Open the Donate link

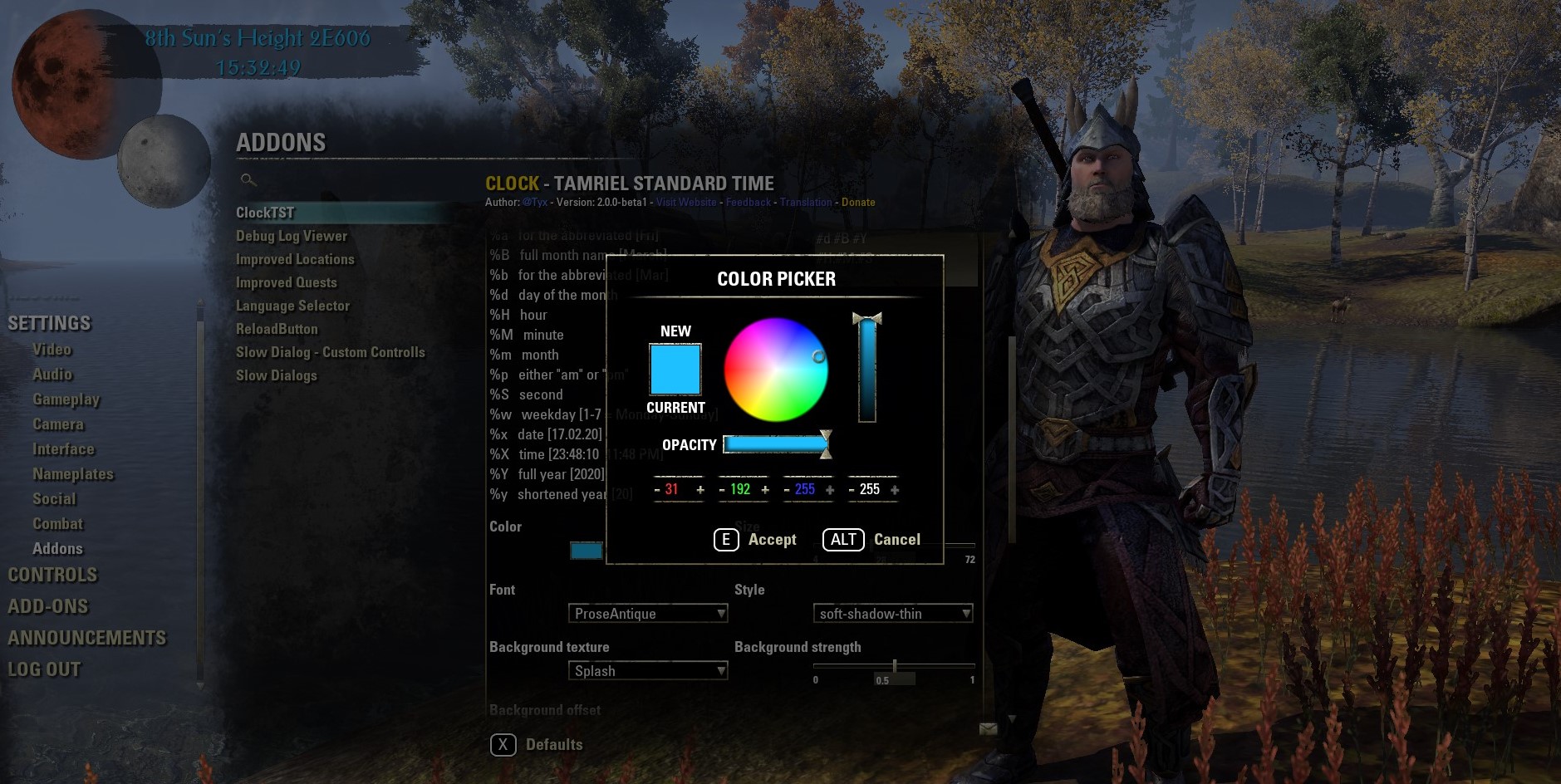tap(858, 202)
